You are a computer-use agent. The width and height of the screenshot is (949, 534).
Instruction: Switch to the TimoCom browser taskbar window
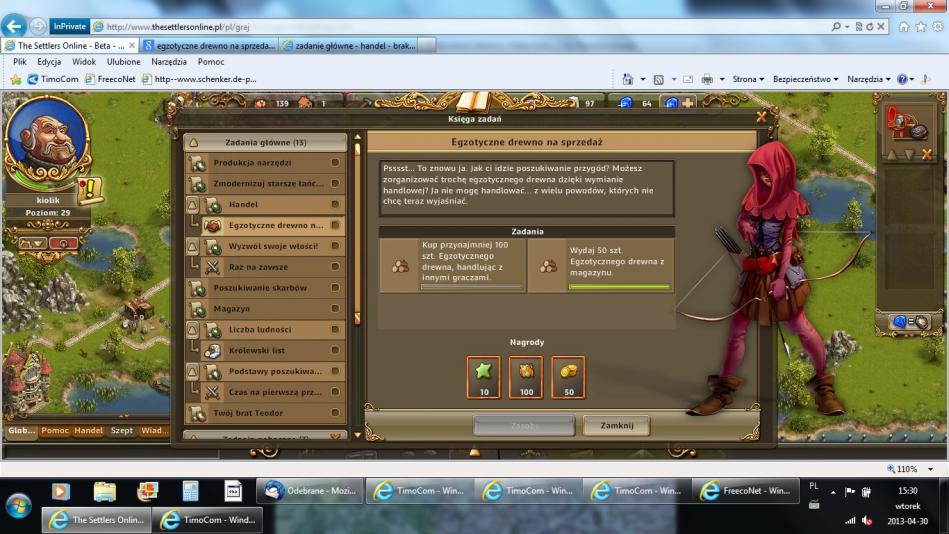(x=207, y=520)
